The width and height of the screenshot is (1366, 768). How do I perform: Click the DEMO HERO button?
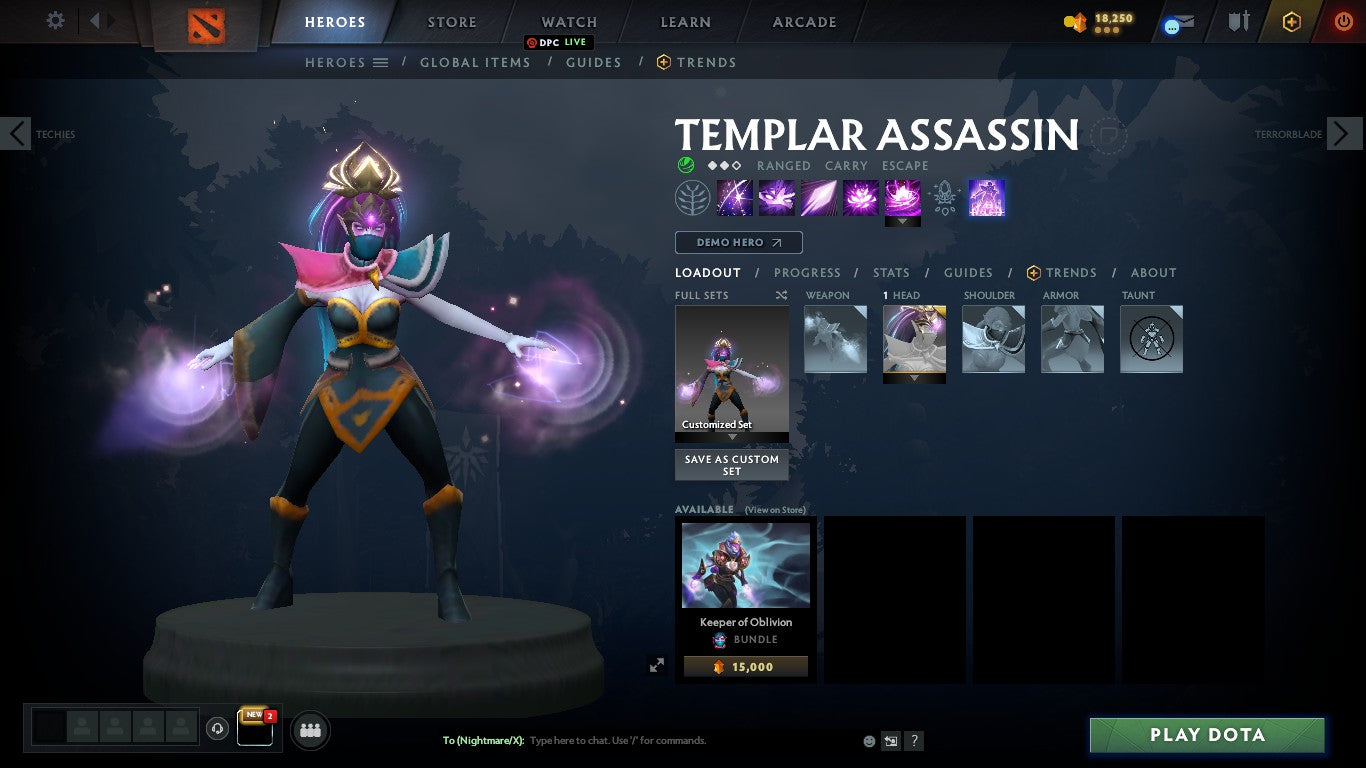738,242
